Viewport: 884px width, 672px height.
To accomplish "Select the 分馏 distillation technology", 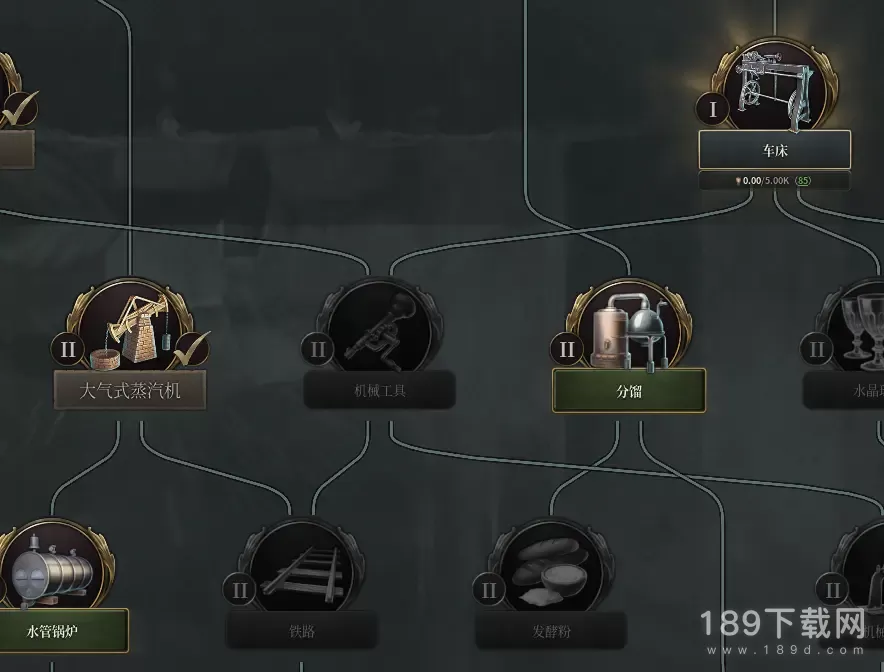I will pos(629,389).
